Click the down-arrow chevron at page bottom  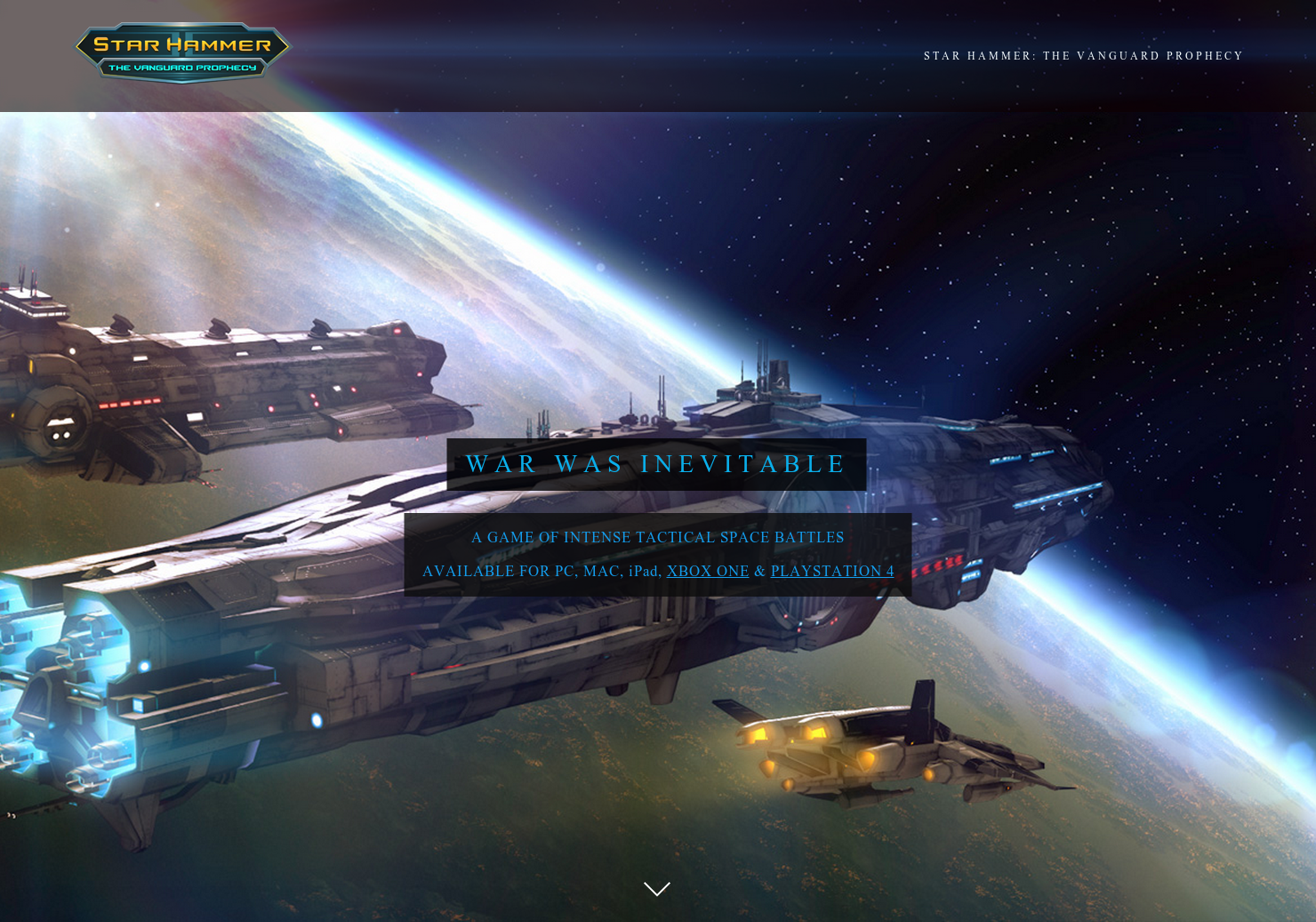click(657, 888)
